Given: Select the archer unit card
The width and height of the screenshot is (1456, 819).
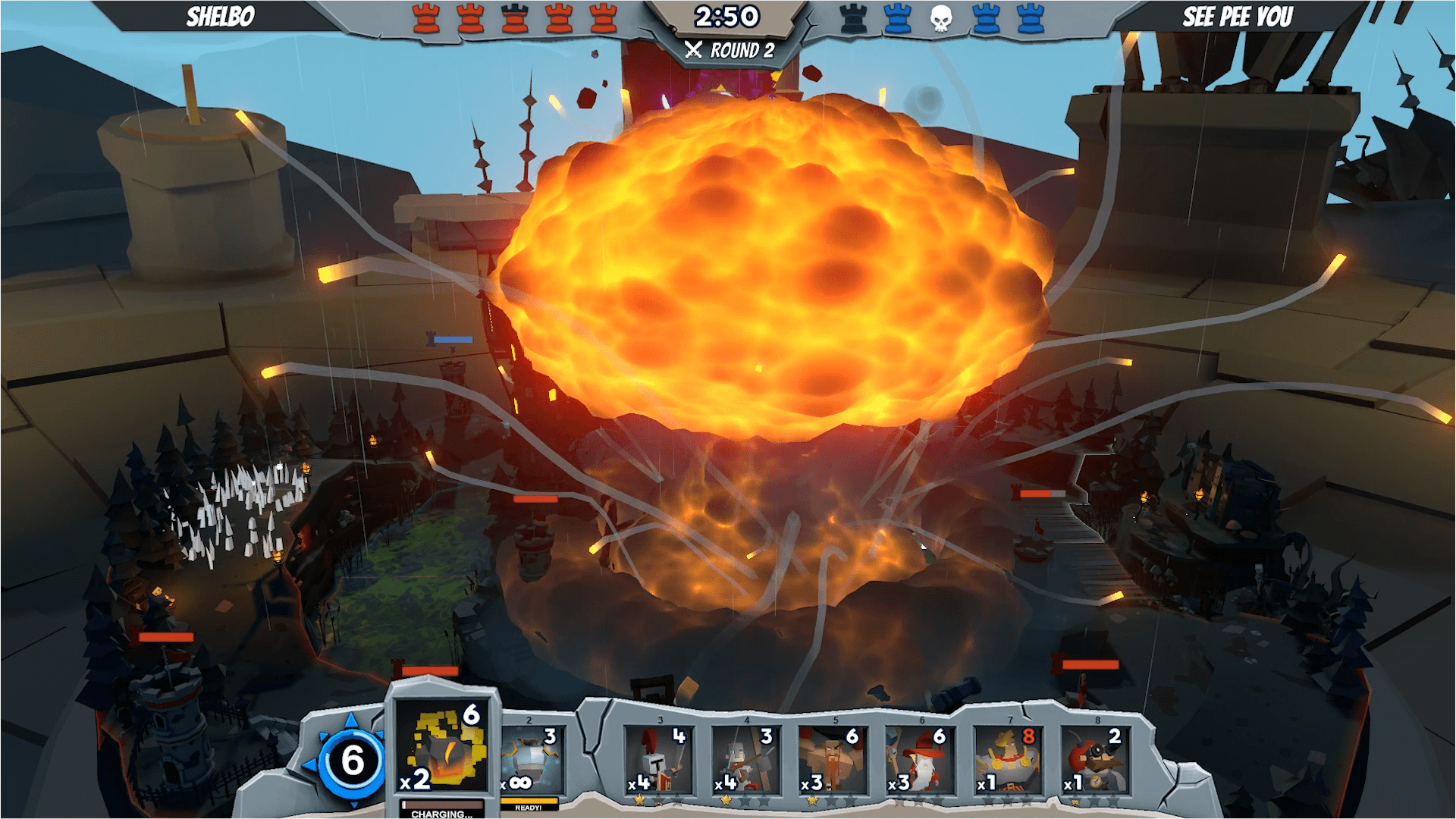Looking at the screenshot, I should [x=745, y=760].
